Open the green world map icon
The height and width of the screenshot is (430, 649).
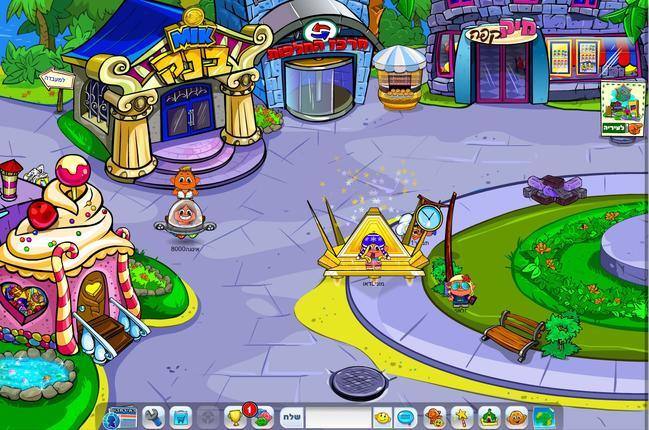point(544,417)
